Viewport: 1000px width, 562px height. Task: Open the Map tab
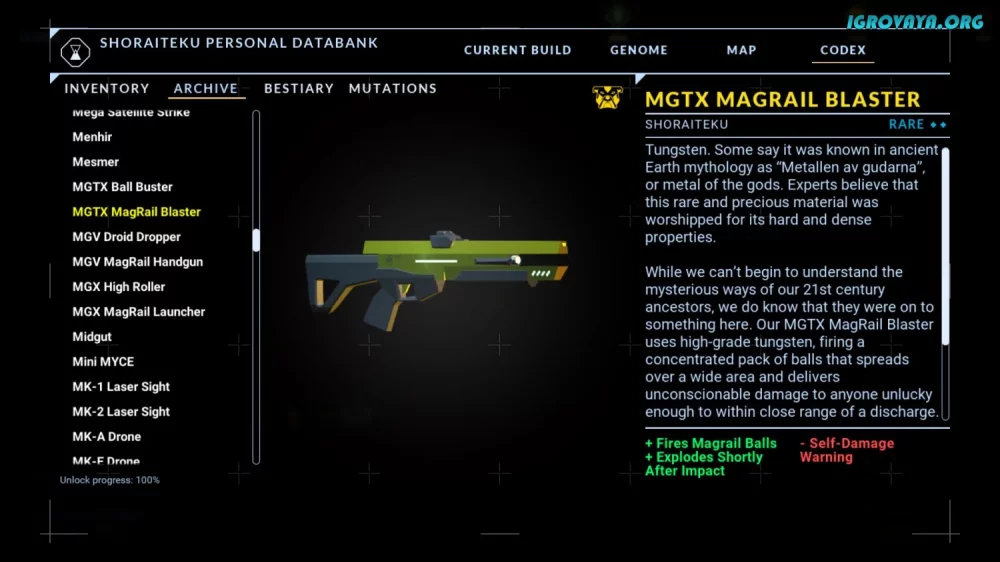point(741,50)
